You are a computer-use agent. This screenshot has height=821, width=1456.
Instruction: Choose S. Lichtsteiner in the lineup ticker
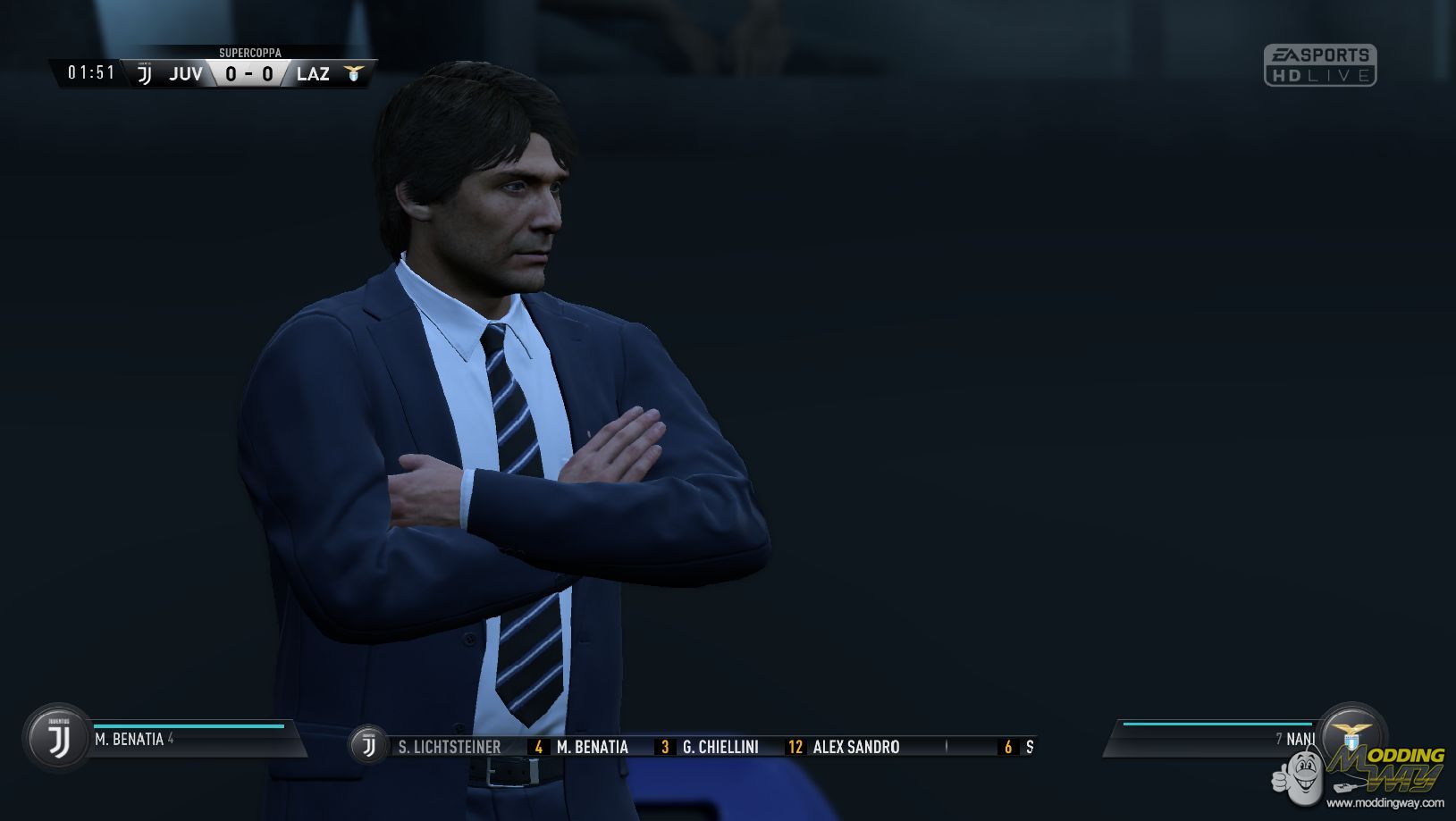(x=449, y=747)
